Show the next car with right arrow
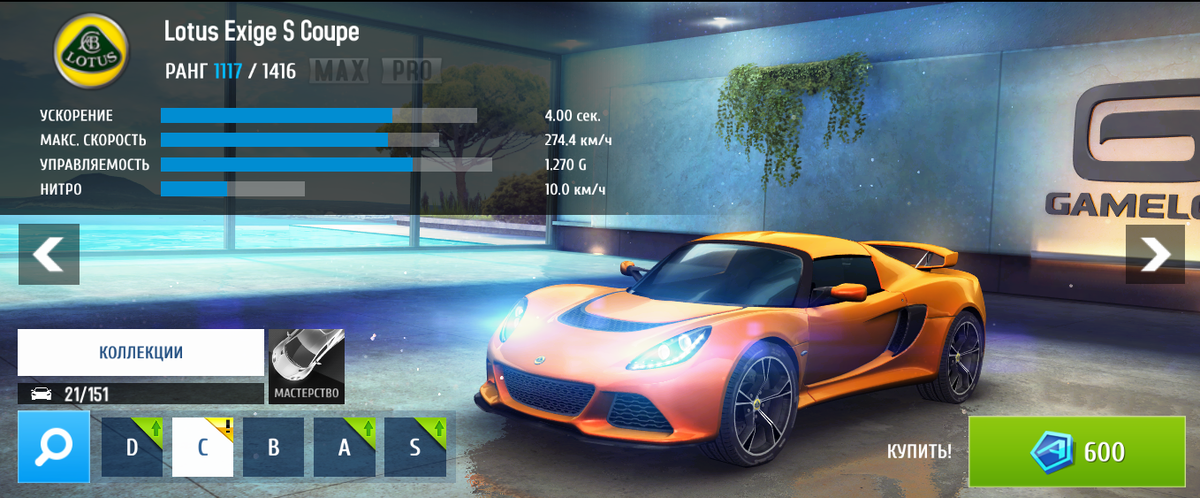The image size is (1200, 498). [x=1154, y=254]
